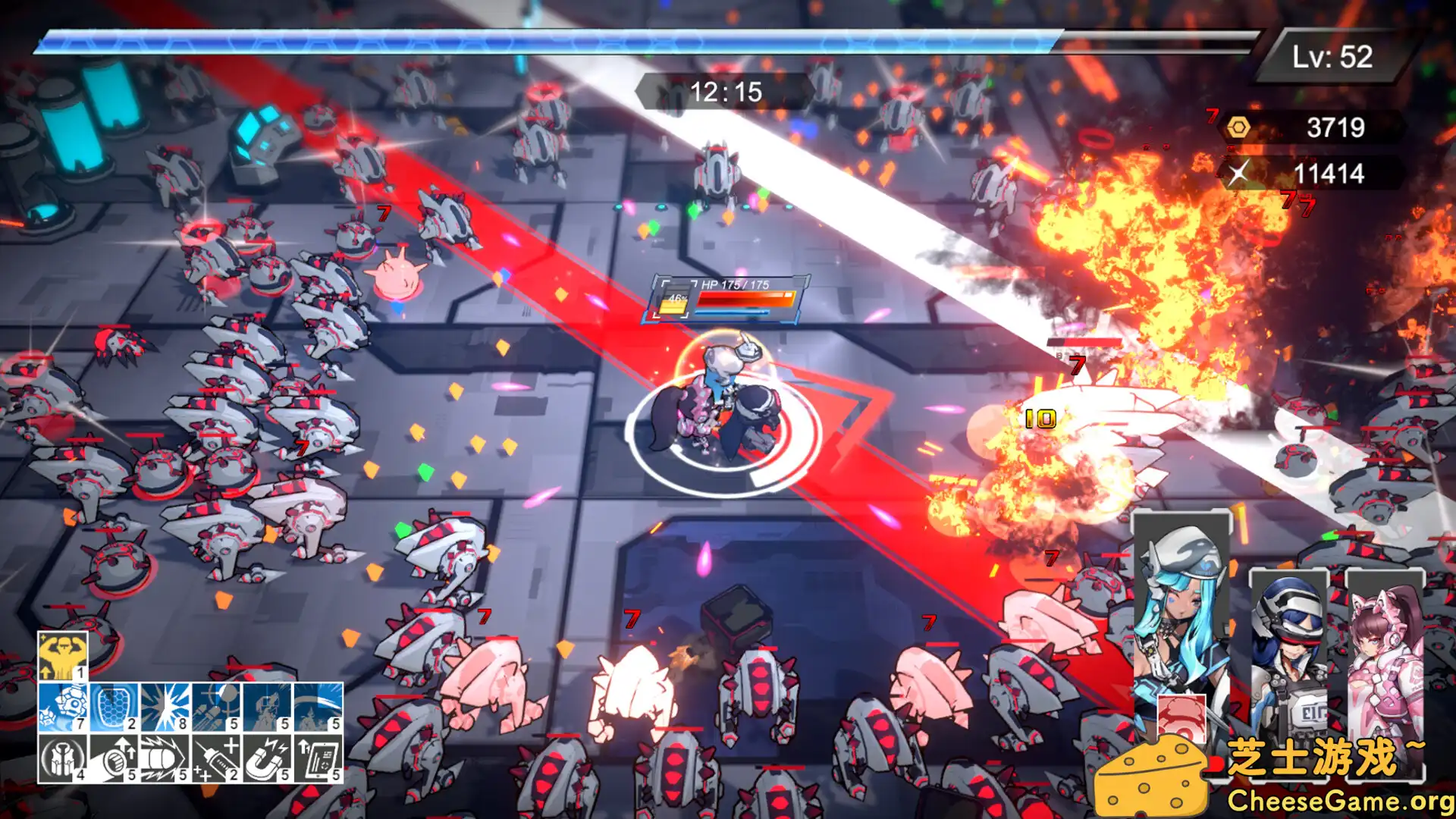Select the drone turret skill with 7 charges

click(x=63, y=708)
